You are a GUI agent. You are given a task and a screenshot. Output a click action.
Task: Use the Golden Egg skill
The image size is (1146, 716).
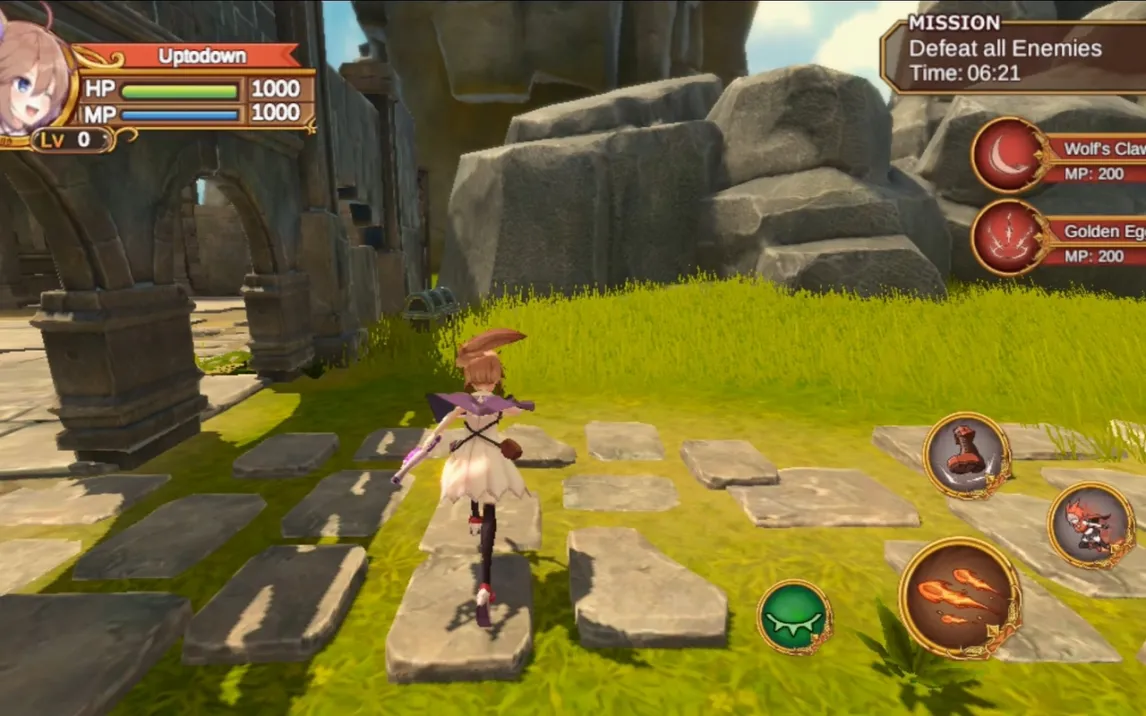(x=1010, y=237)
